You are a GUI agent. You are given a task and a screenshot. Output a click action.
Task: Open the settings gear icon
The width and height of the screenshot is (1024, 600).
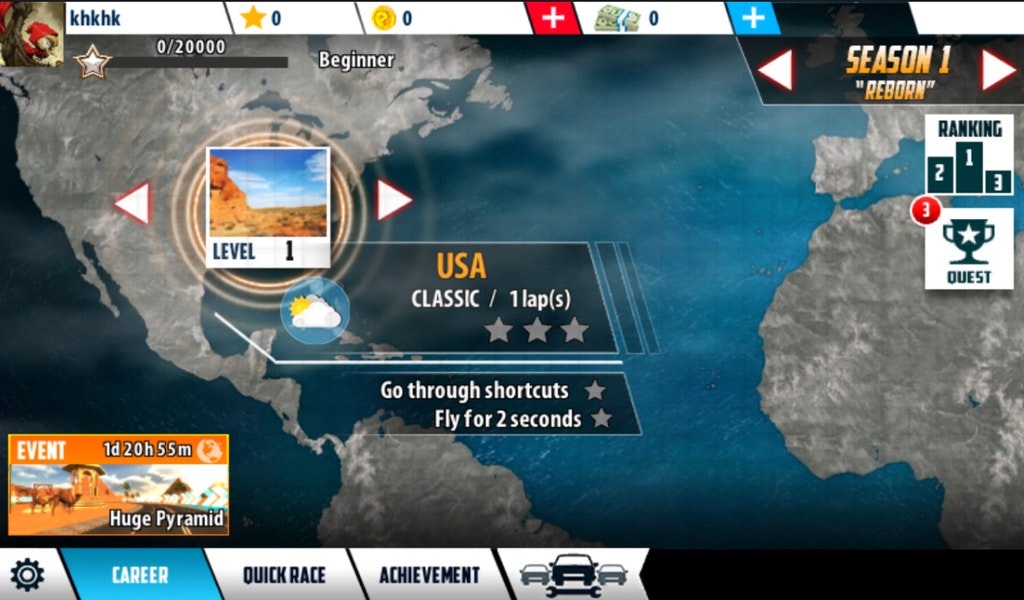click(x=27, y=575)
